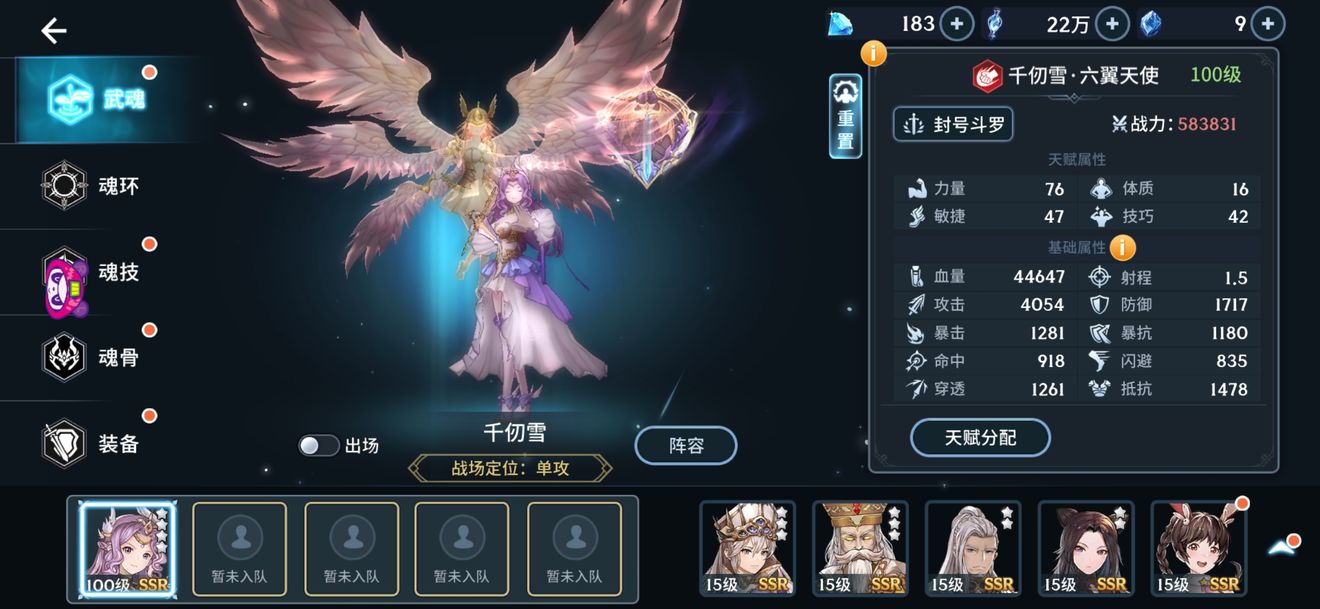Toggle the 出场 switch
This screenshot has height=609, width=1320.
319,446
